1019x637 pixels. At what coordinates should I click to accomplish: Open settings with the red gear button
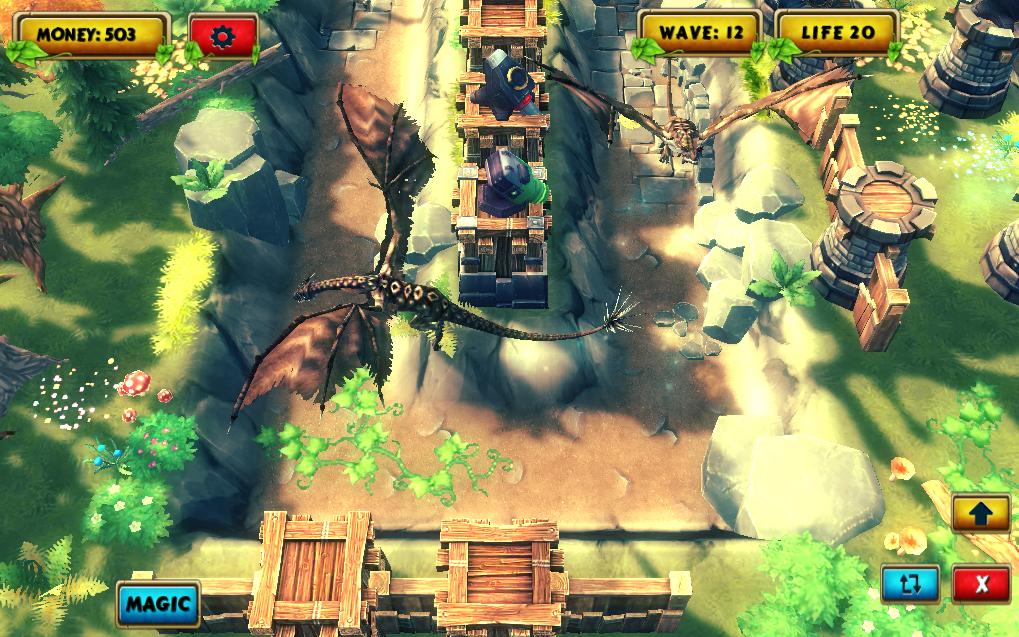tap(222, 36)
